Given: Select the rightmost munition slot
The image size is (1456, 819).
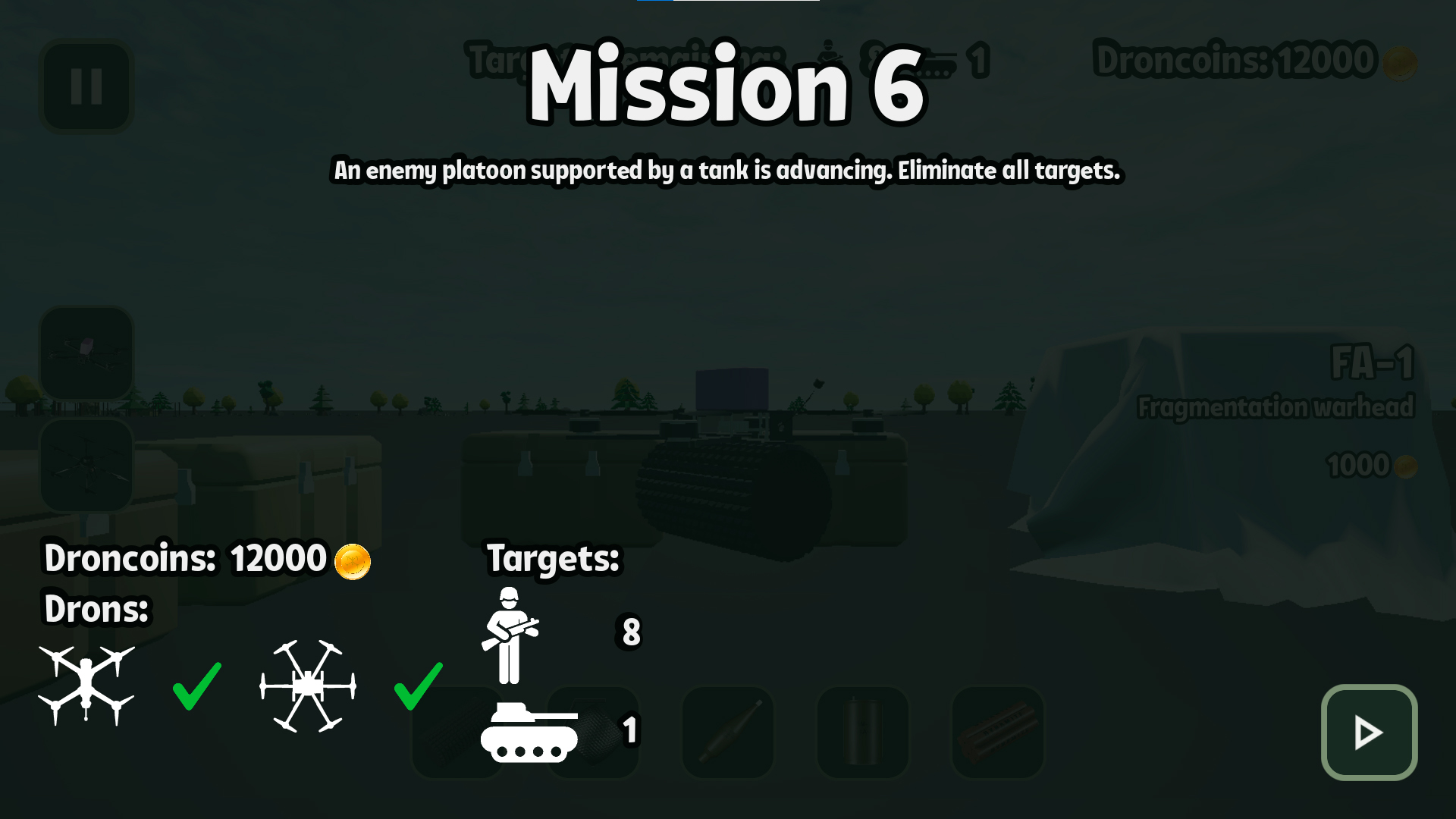Looking at the screenshot, I should point(996,733).
